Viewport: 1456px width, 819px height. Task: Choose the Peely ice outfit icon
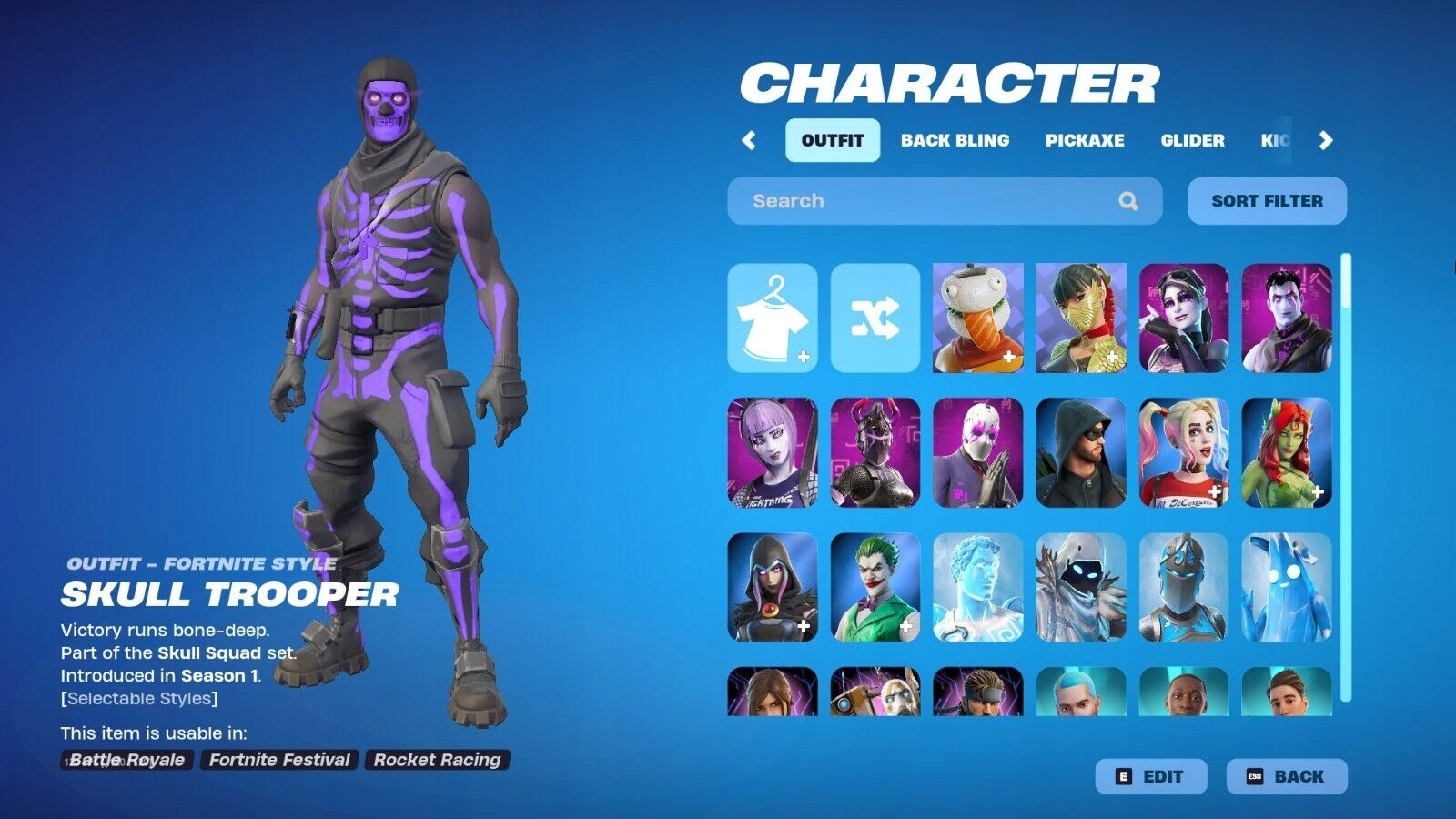pos(1285,590)
